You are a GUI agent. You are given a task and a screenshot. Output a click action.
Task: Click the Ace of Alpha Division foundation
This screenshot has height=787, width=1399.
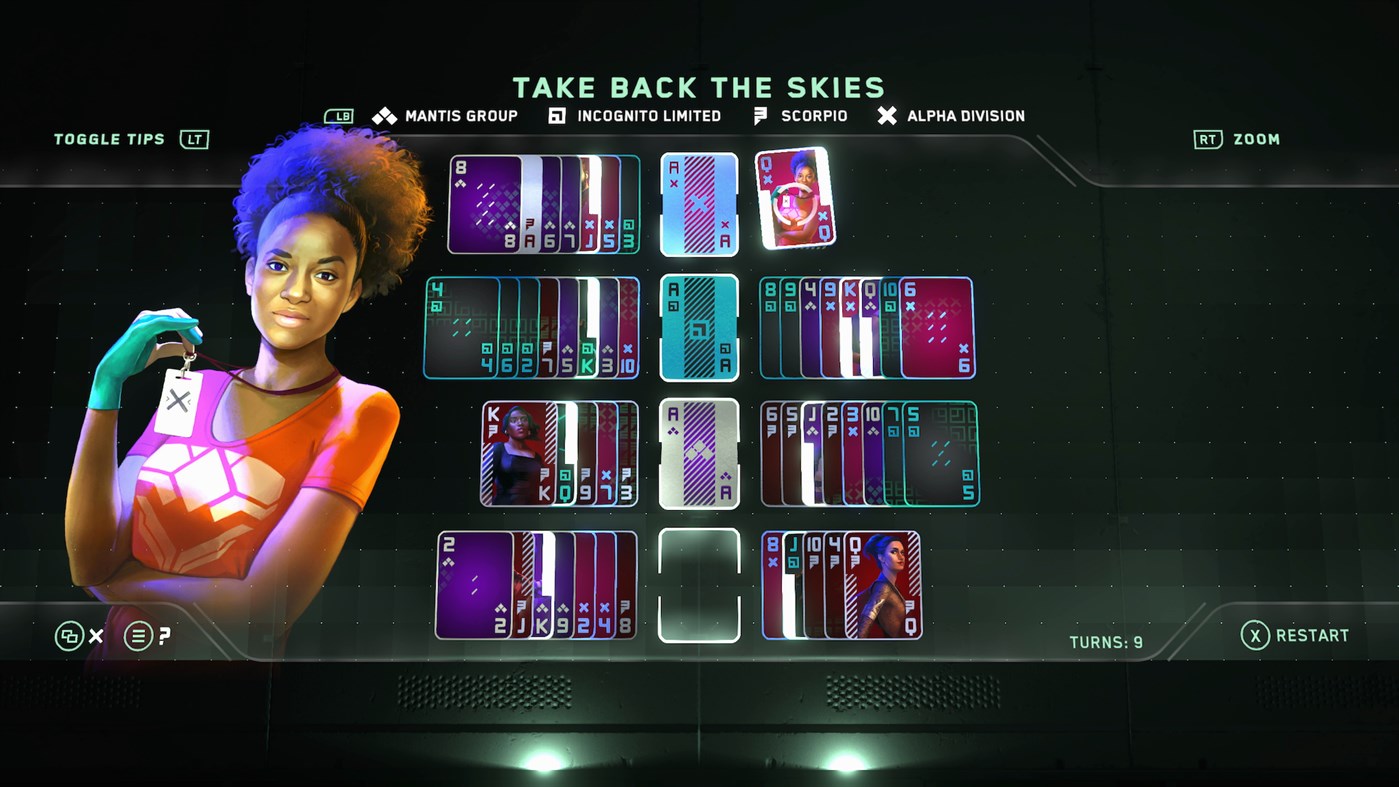(x=699, y=204)
